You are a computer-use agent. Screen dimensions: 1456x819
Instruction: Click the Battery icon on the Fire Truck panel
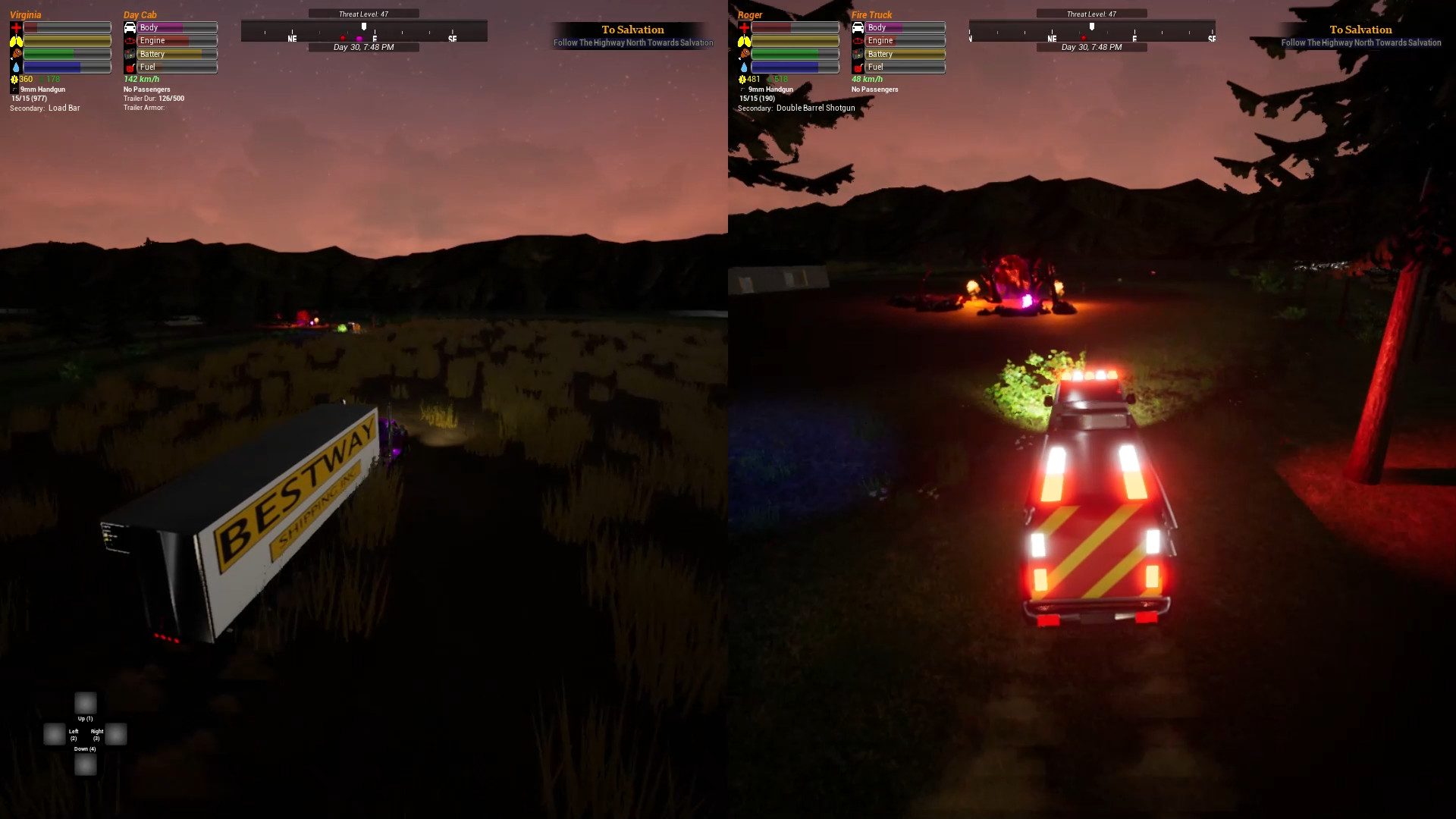859,54
